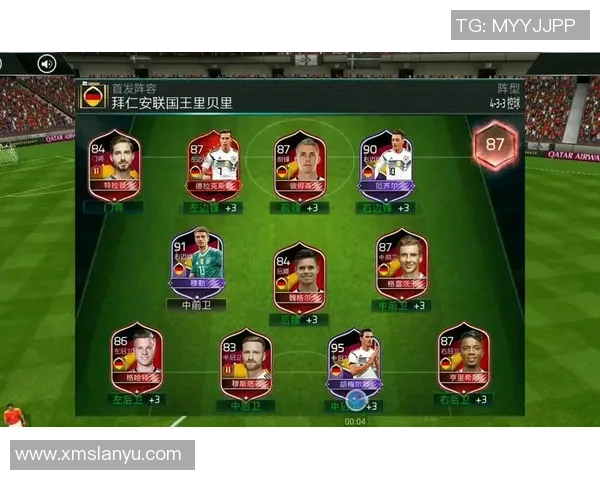This screenshot has width=600, height=480.
Task: Select the 84-rated goalkeeper card
Action: (114, 165)
